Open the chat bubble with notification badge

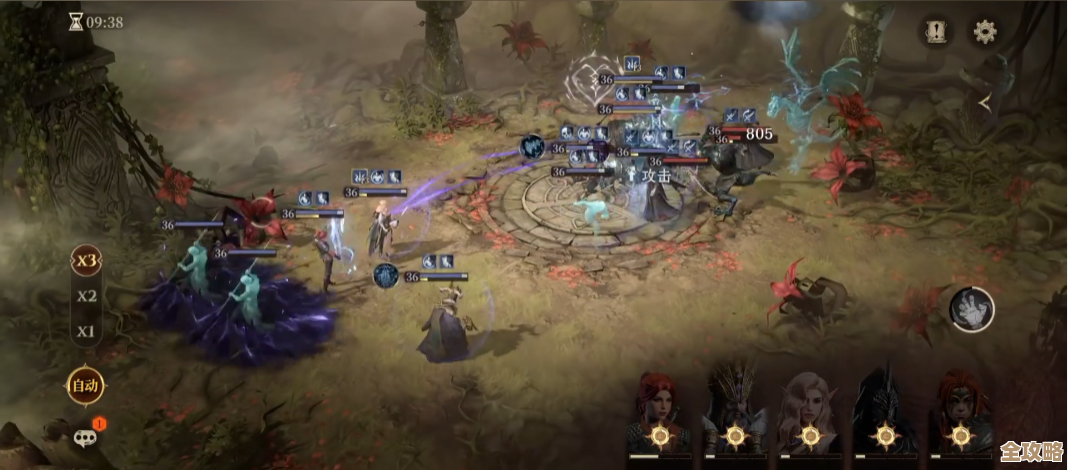click(x=86, y=435)
